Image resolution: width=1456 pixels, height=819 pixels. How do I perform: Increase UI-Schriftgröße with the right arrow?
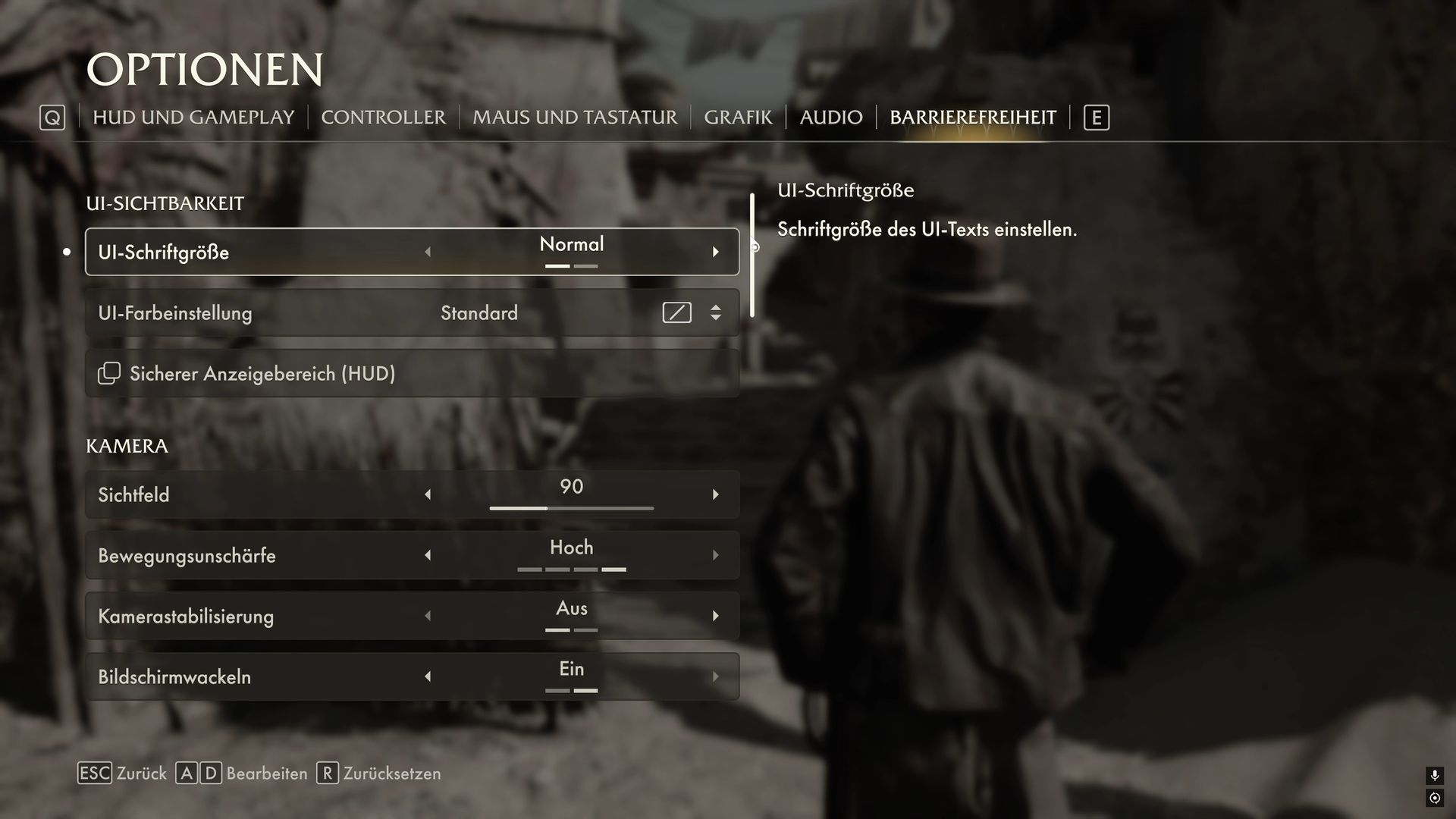coord(715,252)
